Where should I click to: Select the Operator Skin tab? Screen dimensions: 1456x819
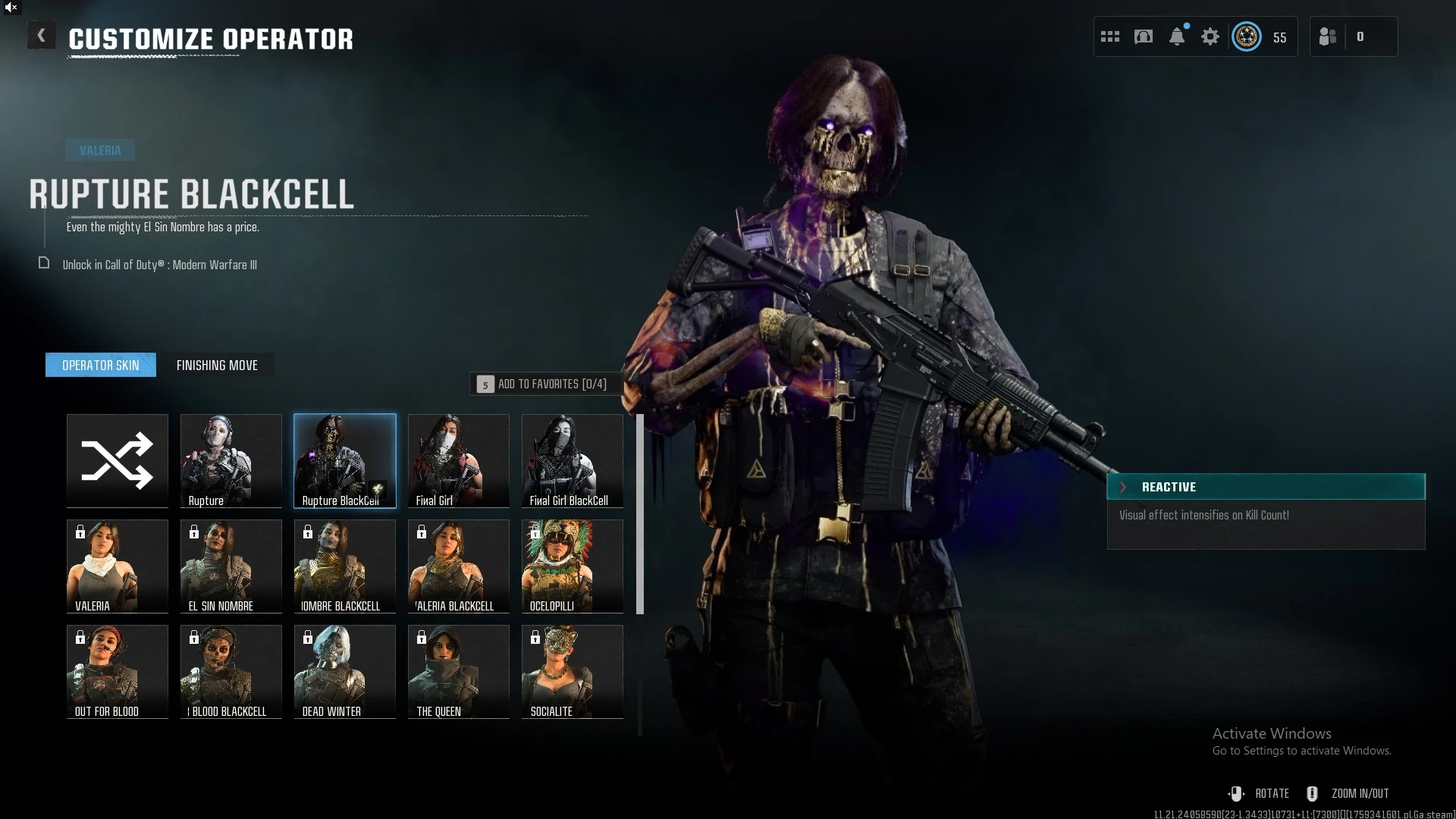101,366
